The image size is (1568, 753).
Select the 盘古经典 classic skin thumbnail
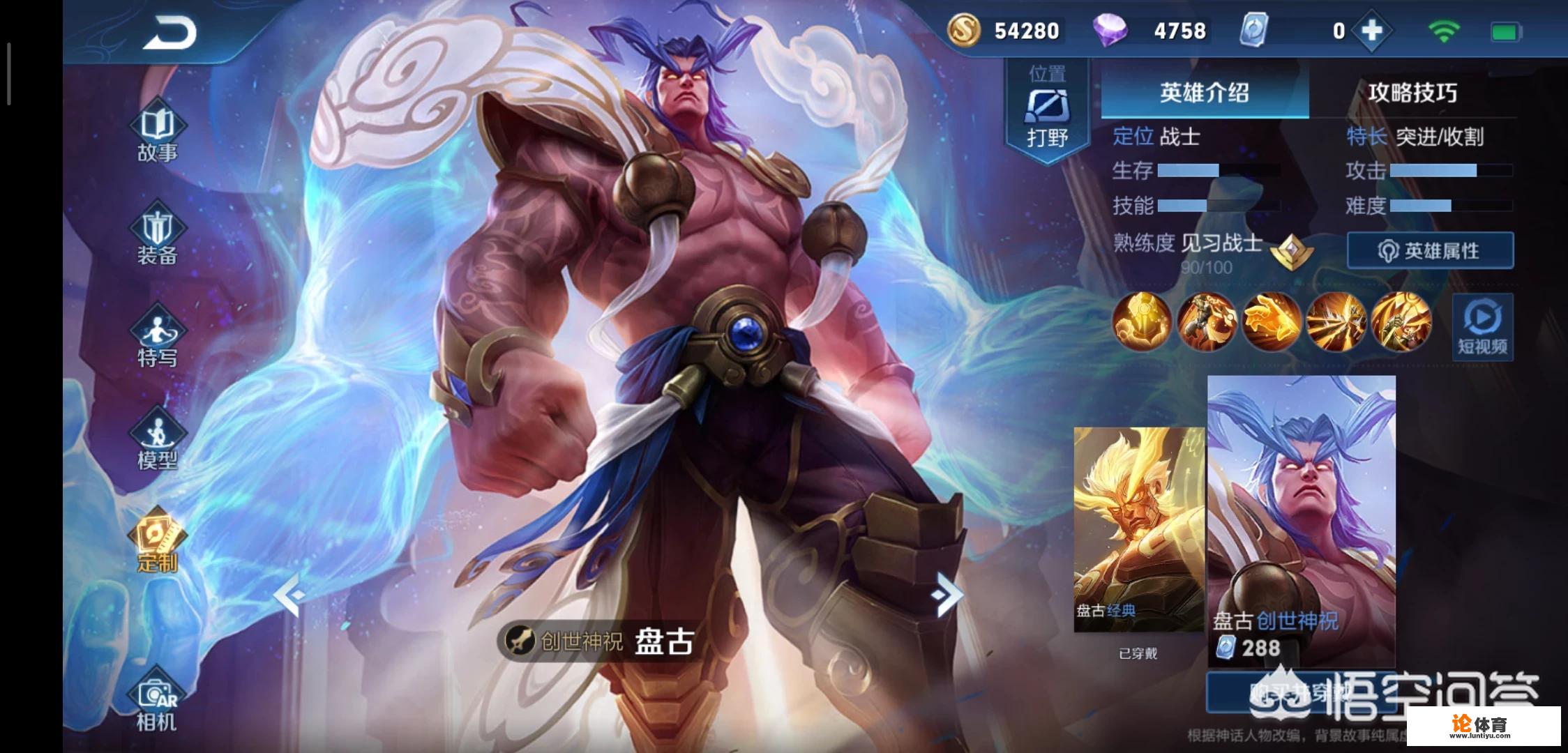(1138, 530)
